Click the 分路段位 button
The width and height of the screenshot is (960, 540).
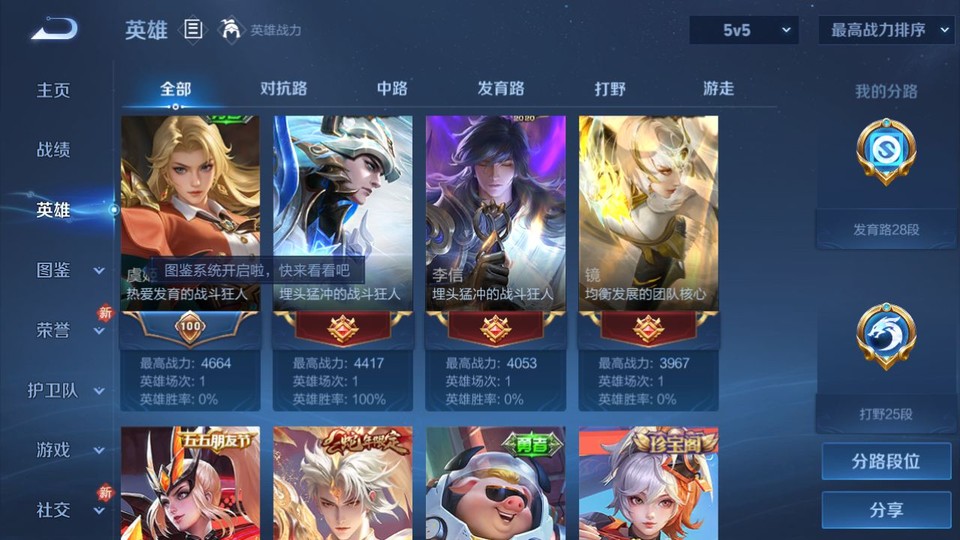pos(886,462)
